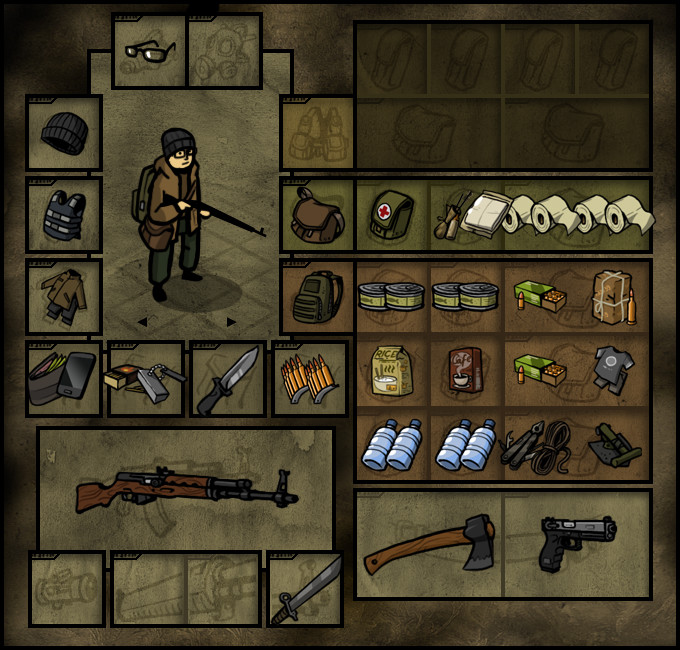Choose the brown jacket clothing slot

pyautogui.click(x=65, y=296)
